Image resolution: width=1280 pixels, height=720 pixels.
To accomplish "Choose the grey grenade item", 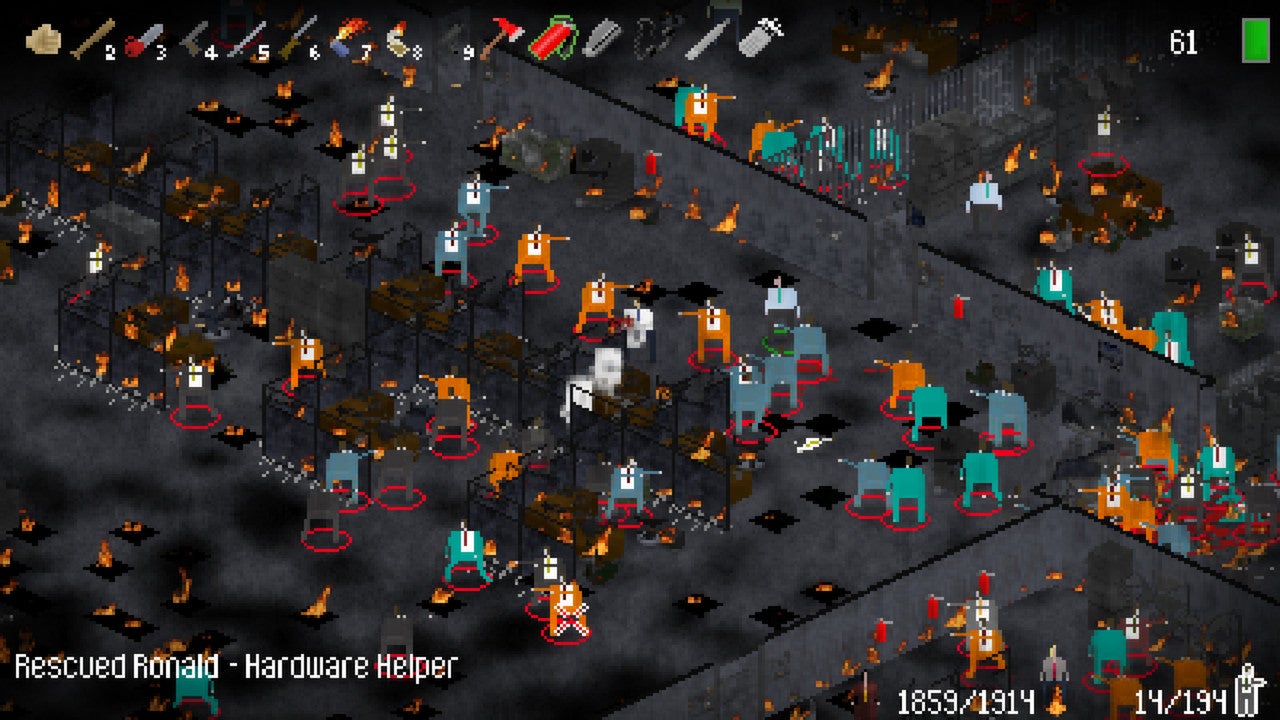I will point(760,38).
